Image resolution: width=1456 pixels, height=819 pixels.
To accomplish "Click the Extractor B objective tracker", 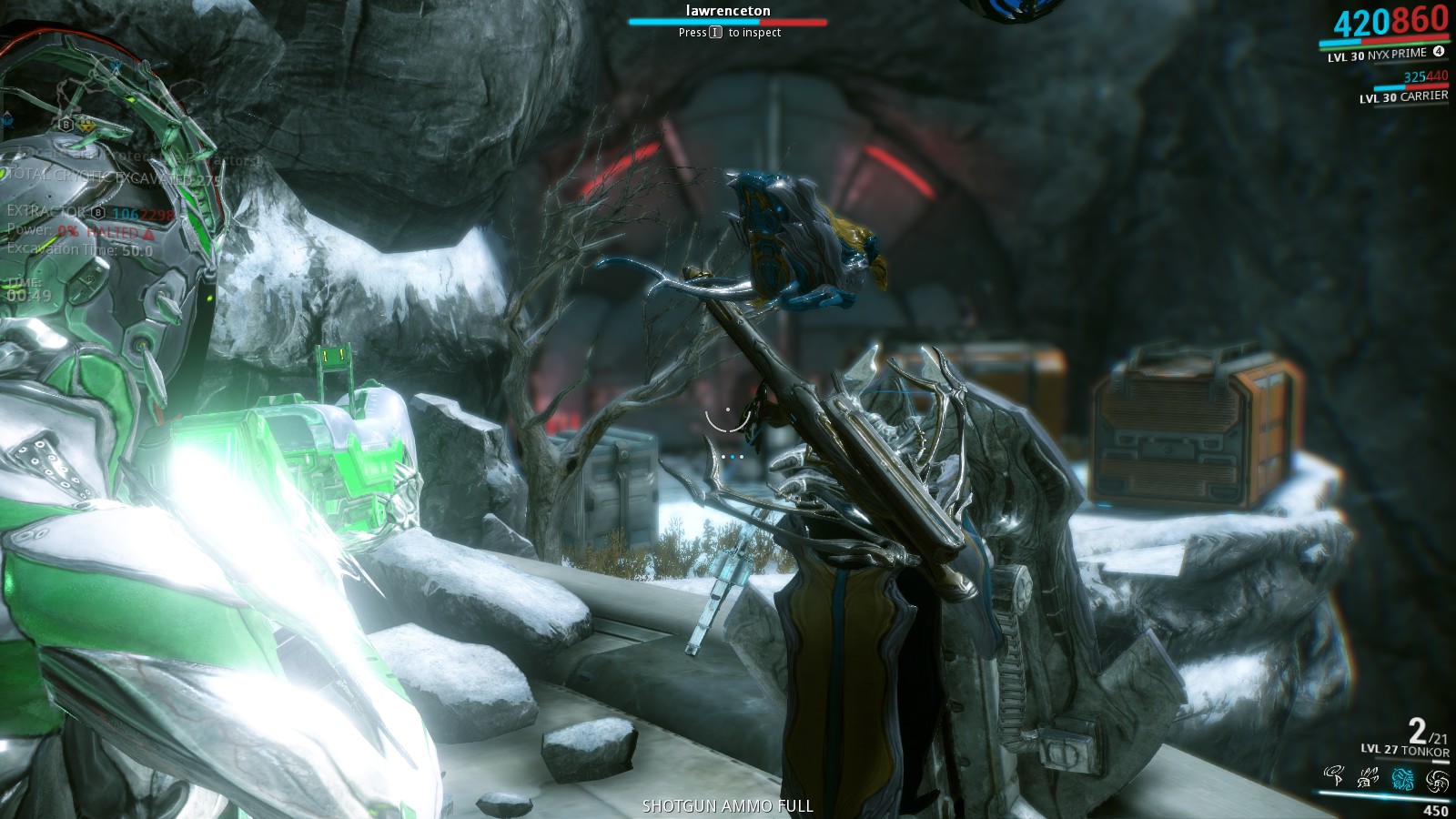I will (56, 212).
